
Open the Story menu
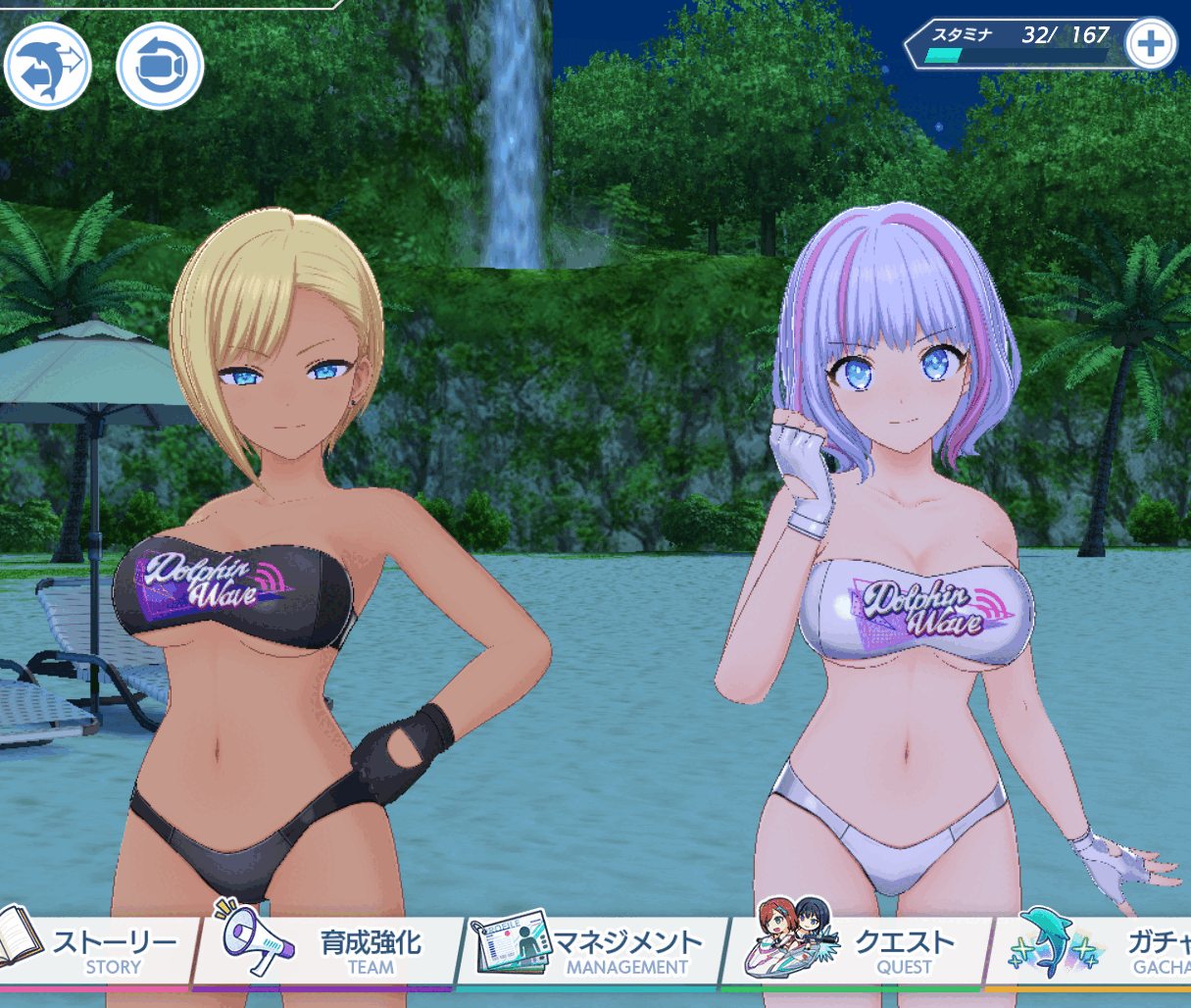(98, 951)
